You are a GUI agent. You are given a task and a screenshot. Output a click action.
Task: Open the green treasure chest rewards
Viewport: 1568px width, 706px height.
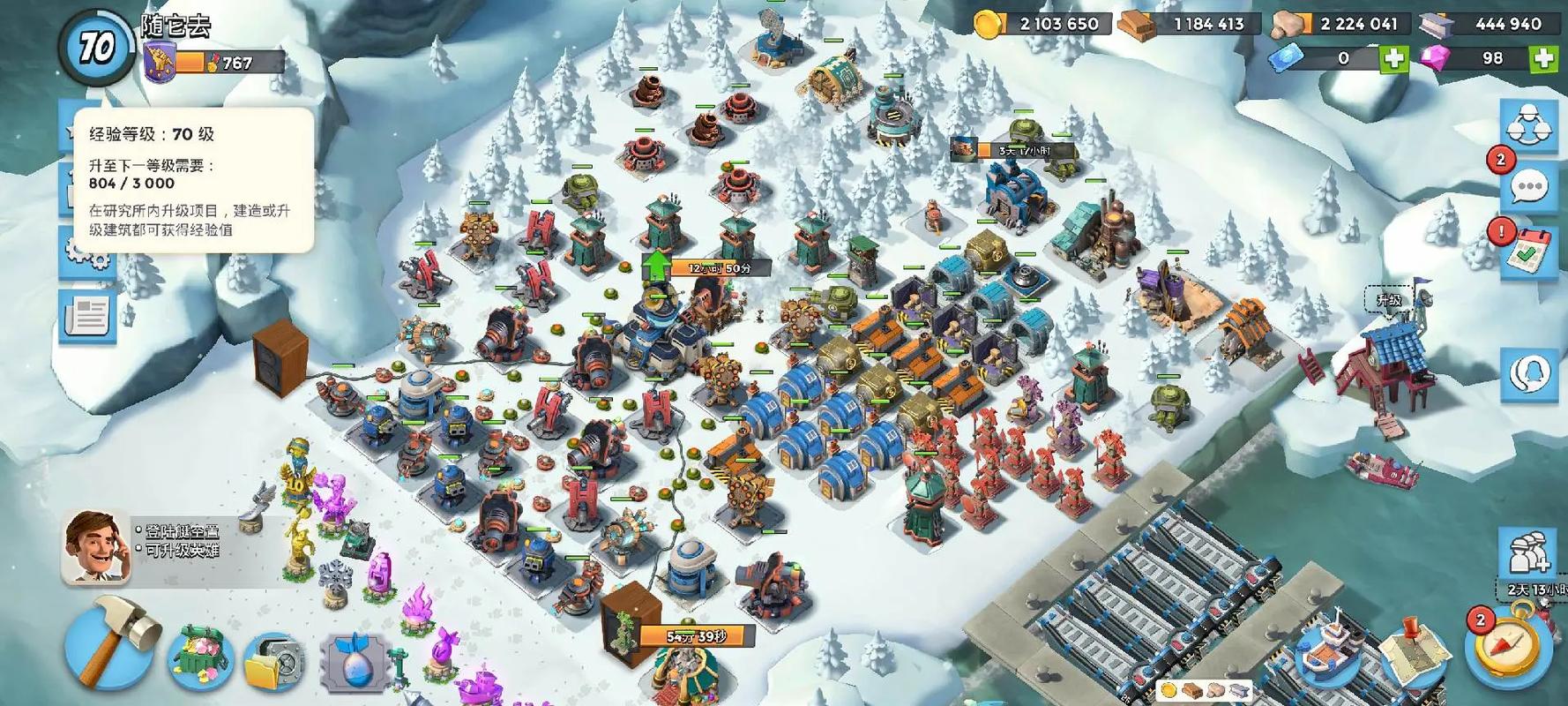click(x=201, y=657)
